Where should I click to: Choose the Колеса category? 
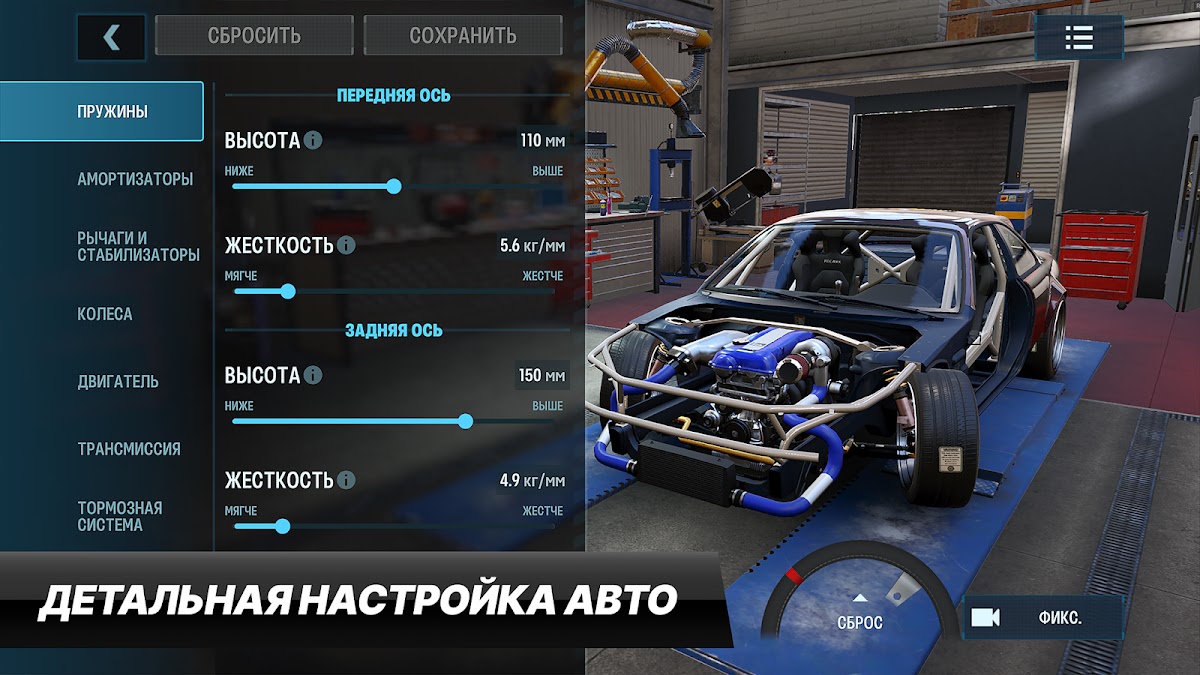(x=105, y=314)
